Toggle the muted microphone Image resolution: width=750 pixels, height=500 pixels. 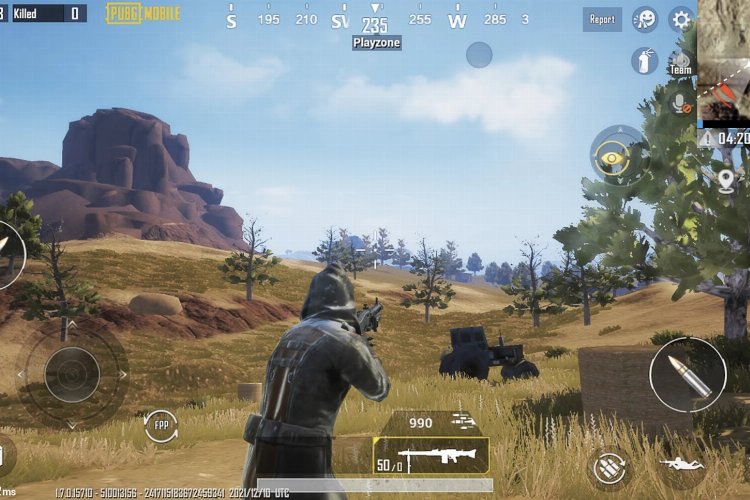(x=682, y=103)
